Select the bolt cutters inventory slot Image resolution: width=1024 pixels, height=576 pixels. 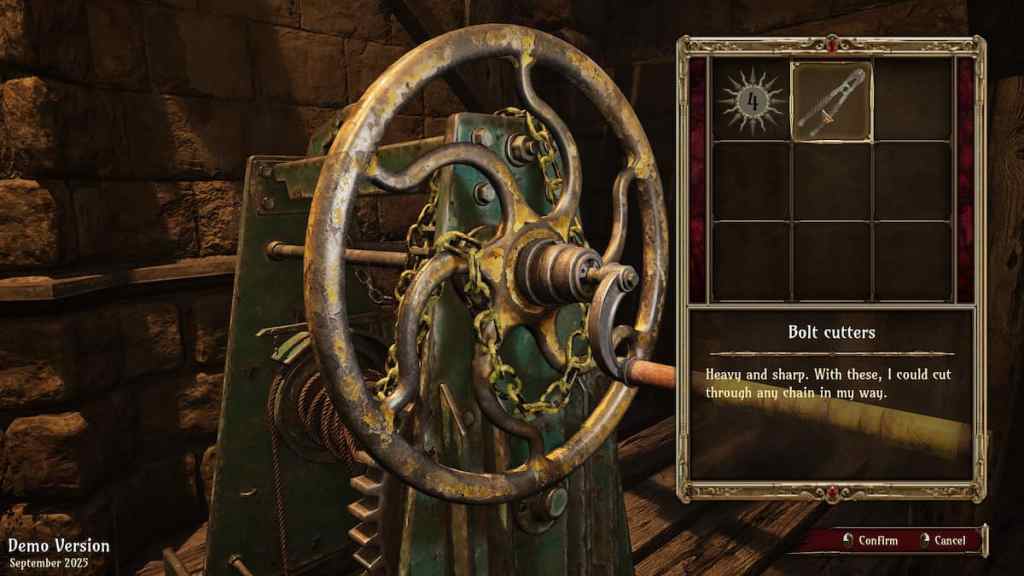pos(832,101)
